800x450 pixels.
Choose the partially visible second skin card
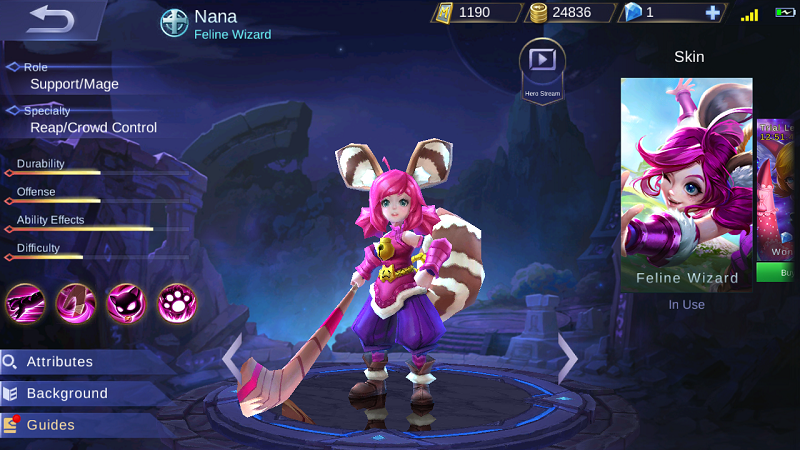tap(778, 188)
